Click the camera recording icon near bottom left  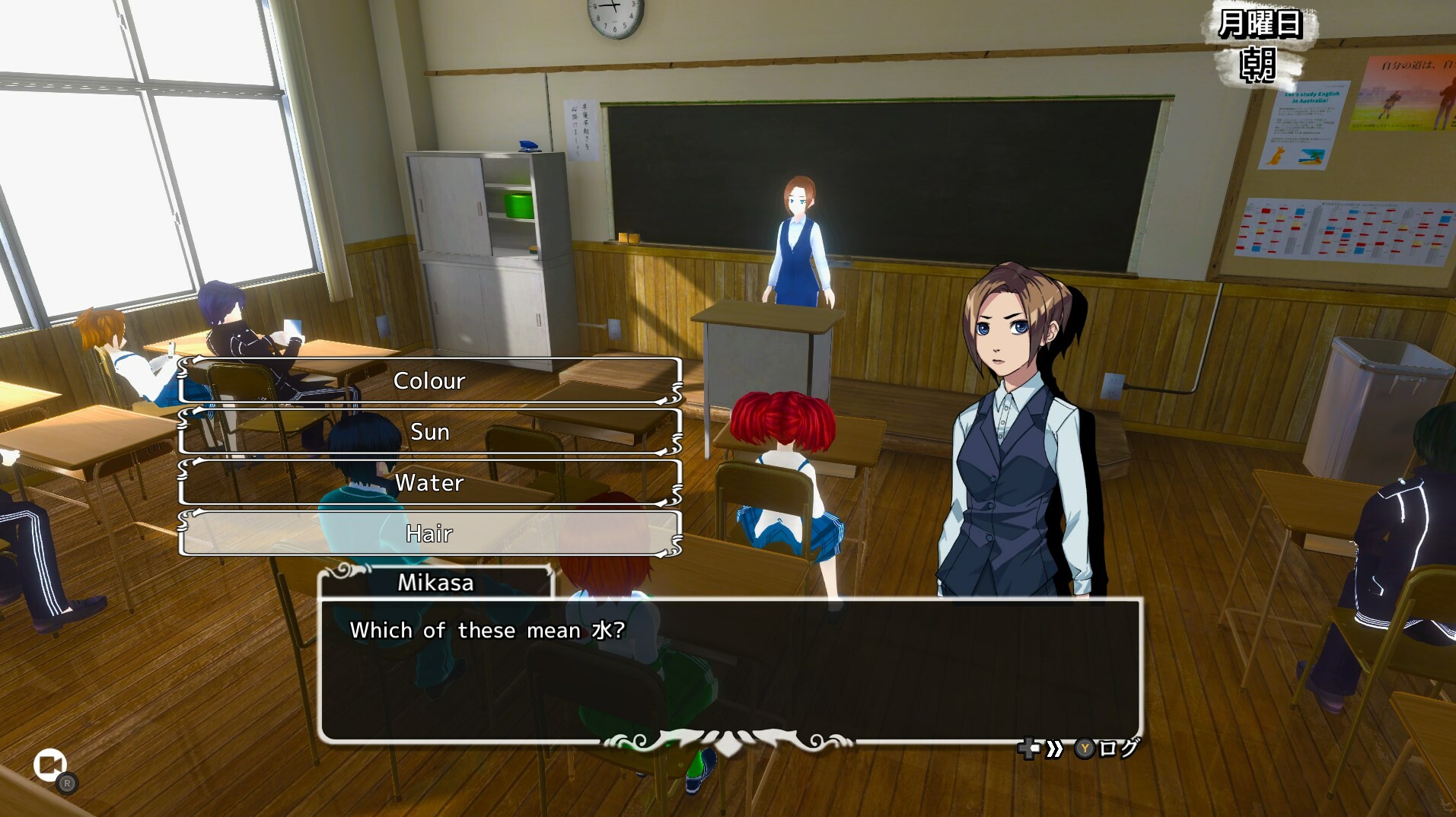click(49, 765)
